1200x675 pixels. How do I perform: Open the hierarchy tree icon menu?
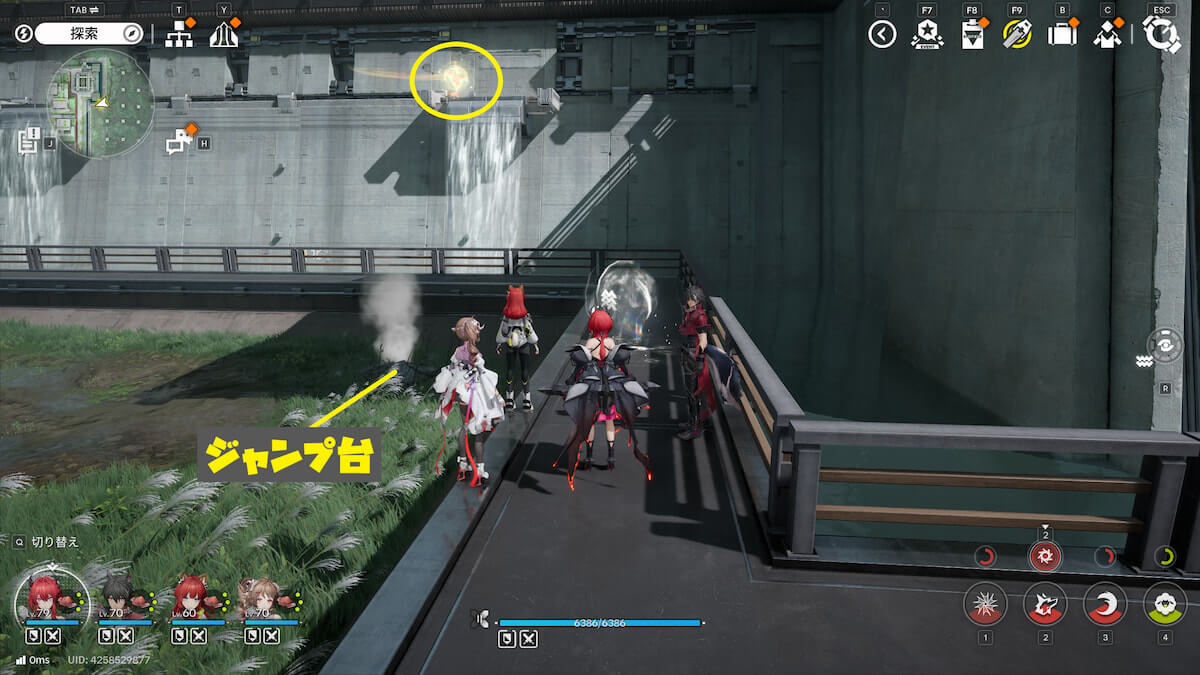(179, 35)
